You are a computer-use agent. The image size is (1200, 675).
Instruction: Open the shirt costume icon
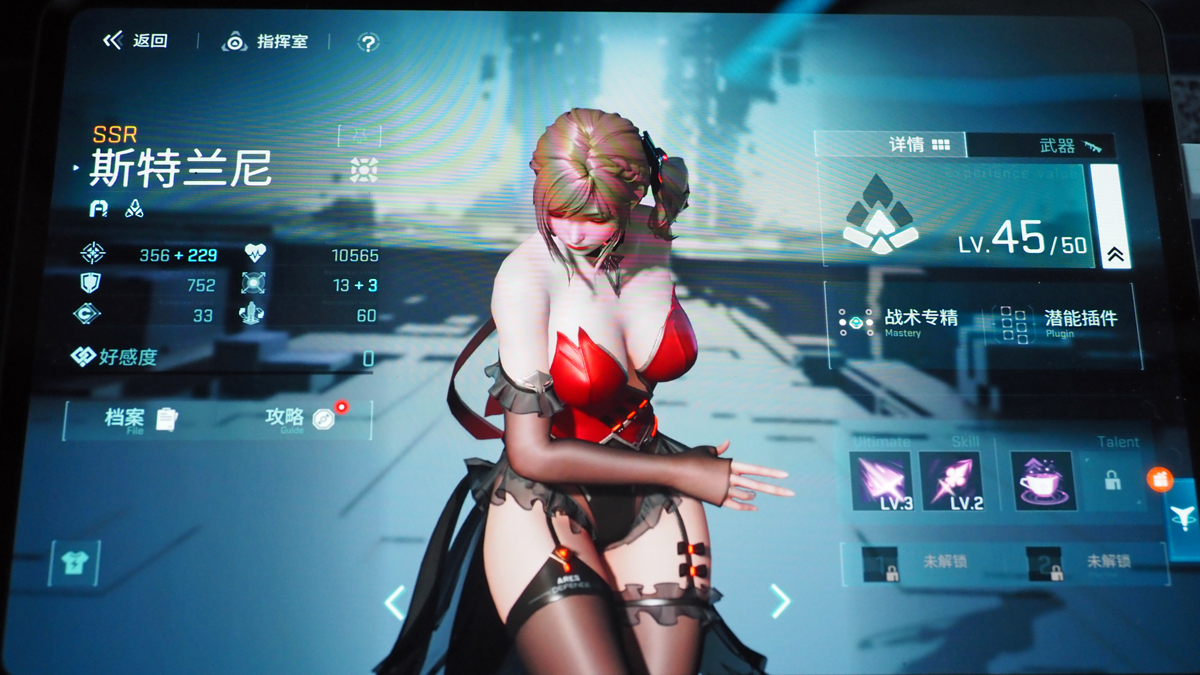74,563
